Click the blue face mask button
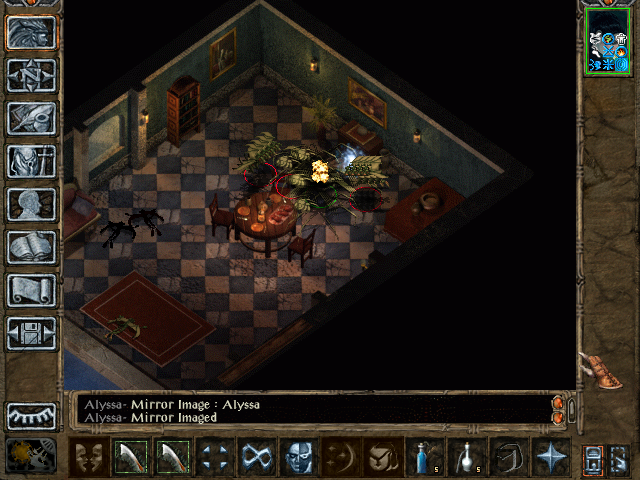Screen dimensions: 640x480 point(298,458)
